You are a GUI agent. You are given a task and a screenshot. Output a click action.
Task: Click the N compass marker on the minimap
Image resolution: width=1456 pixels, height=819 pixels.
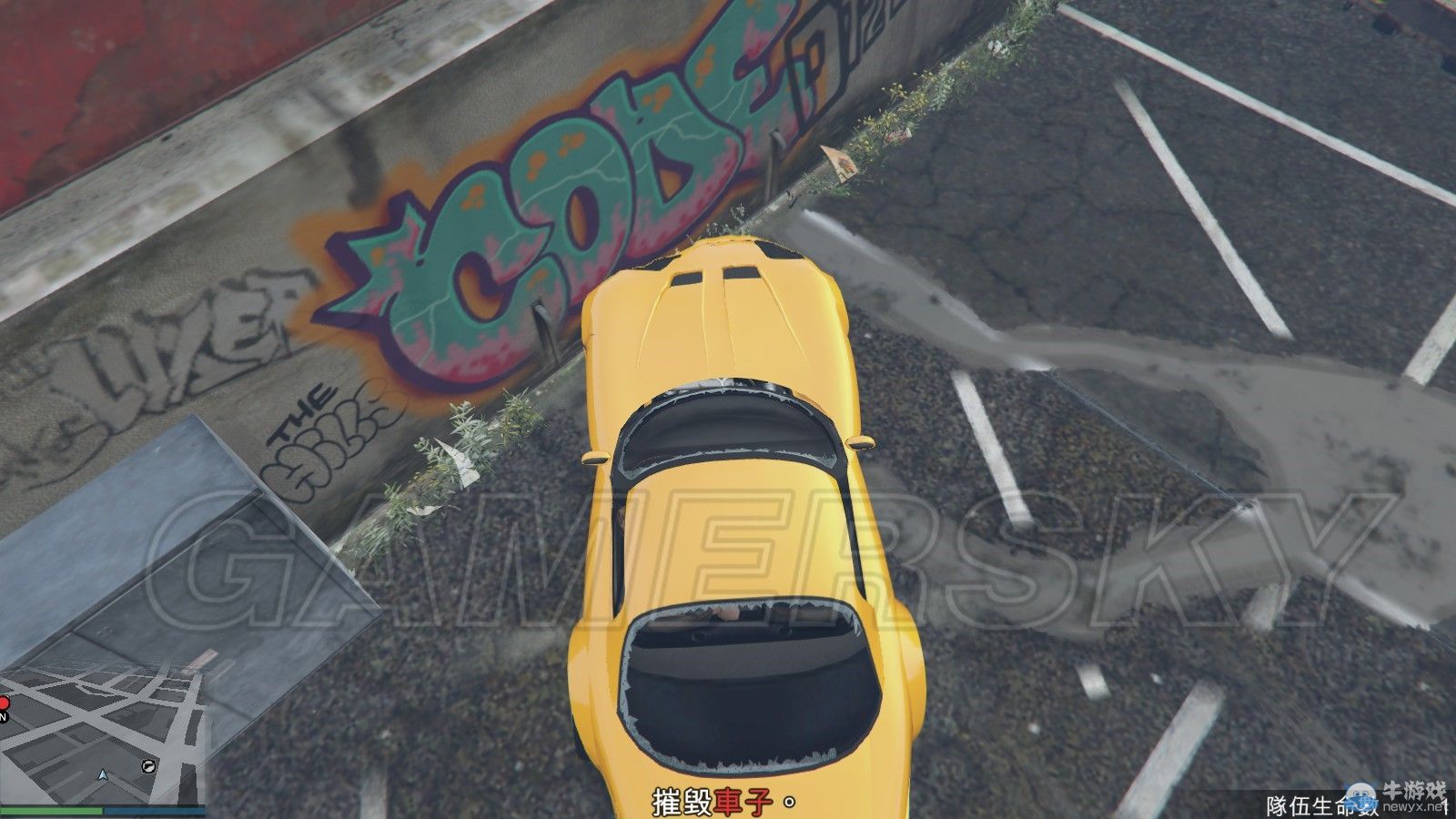pos(4,716)
